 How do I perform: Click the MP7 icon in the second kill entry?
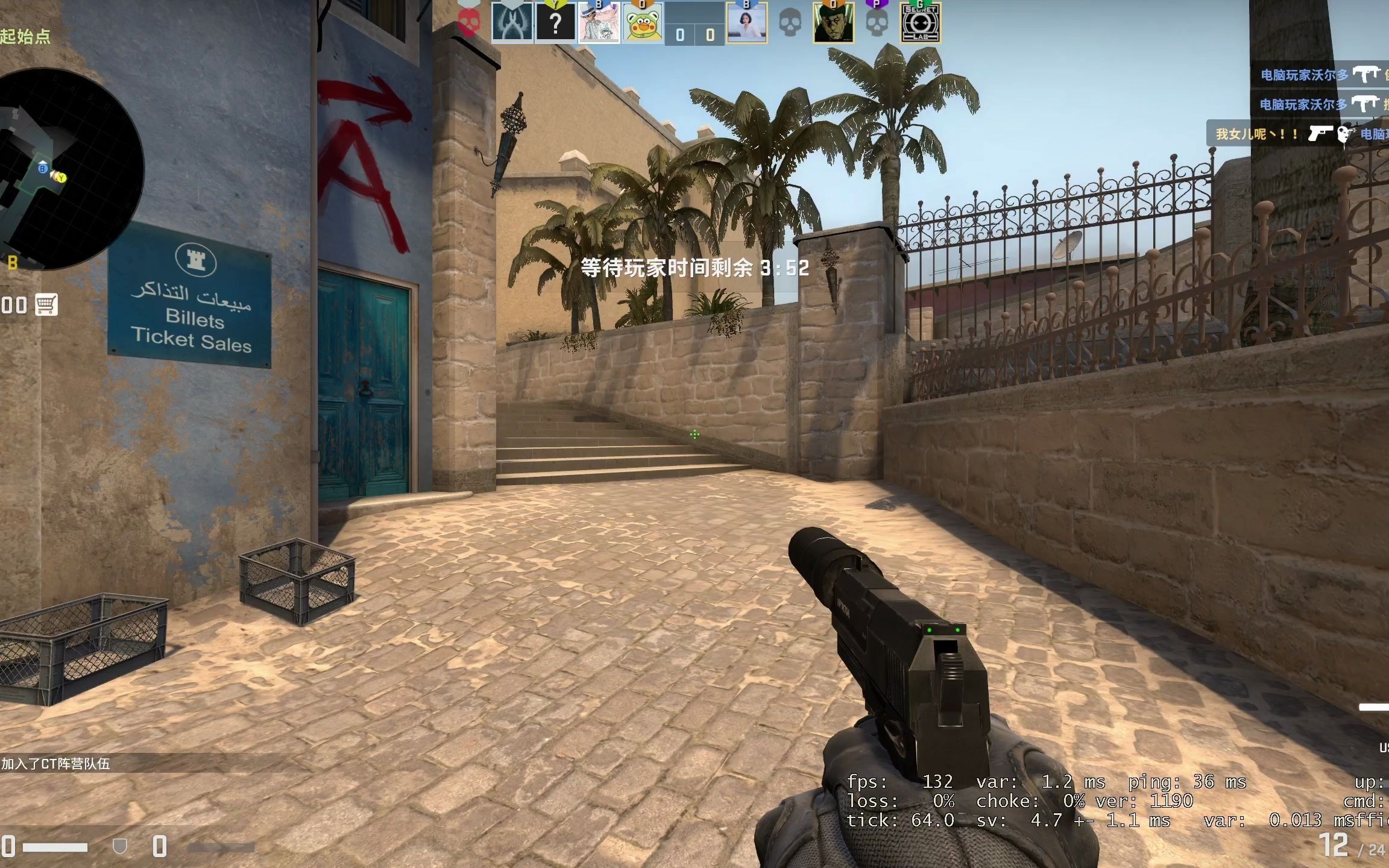1367,104
